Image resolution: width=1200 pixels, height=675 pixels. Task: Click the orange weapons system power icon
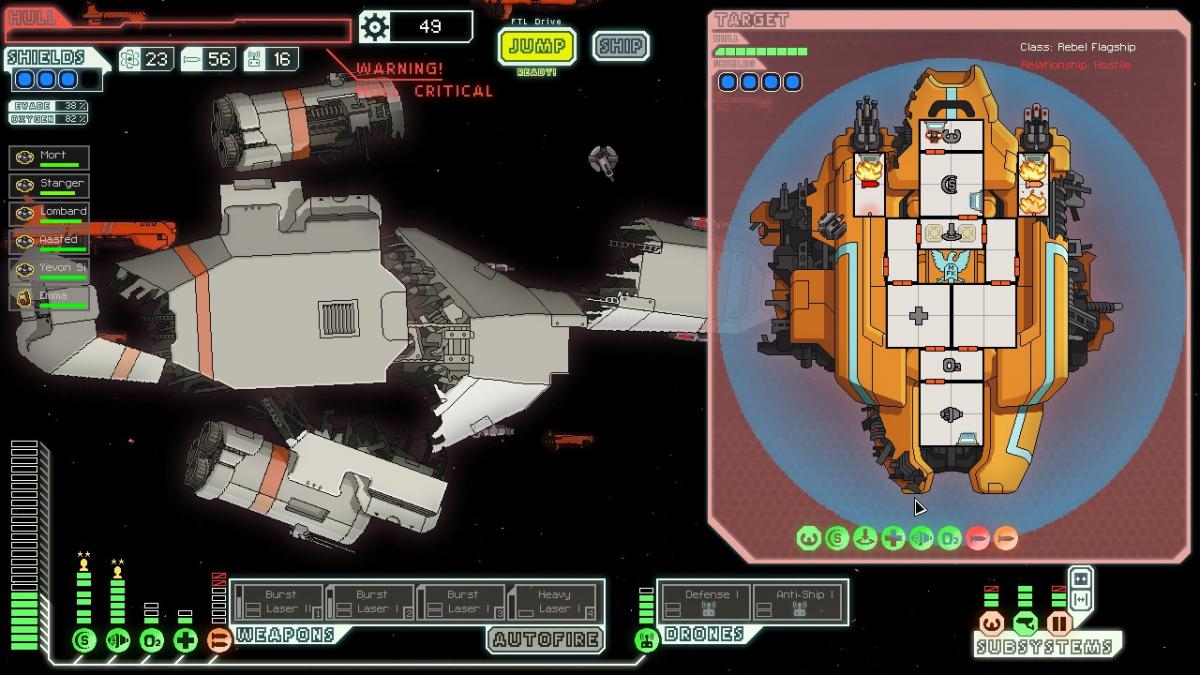pyautogui.click(x=219, y=640)
